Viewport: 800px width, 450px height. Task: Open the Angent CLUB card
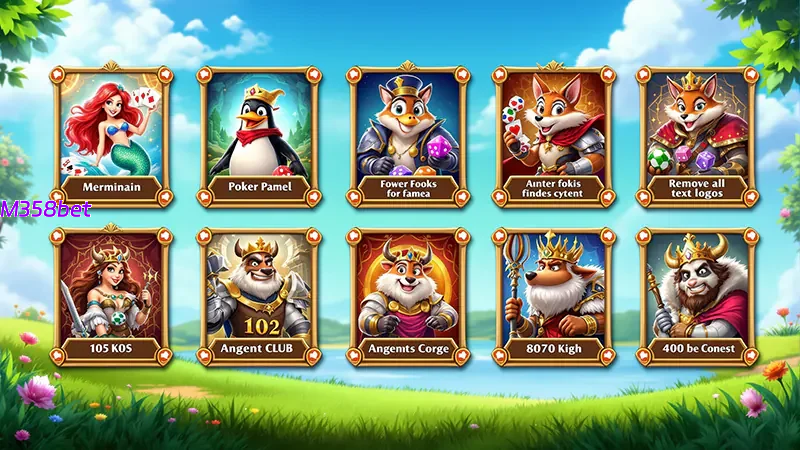(258, 297)
